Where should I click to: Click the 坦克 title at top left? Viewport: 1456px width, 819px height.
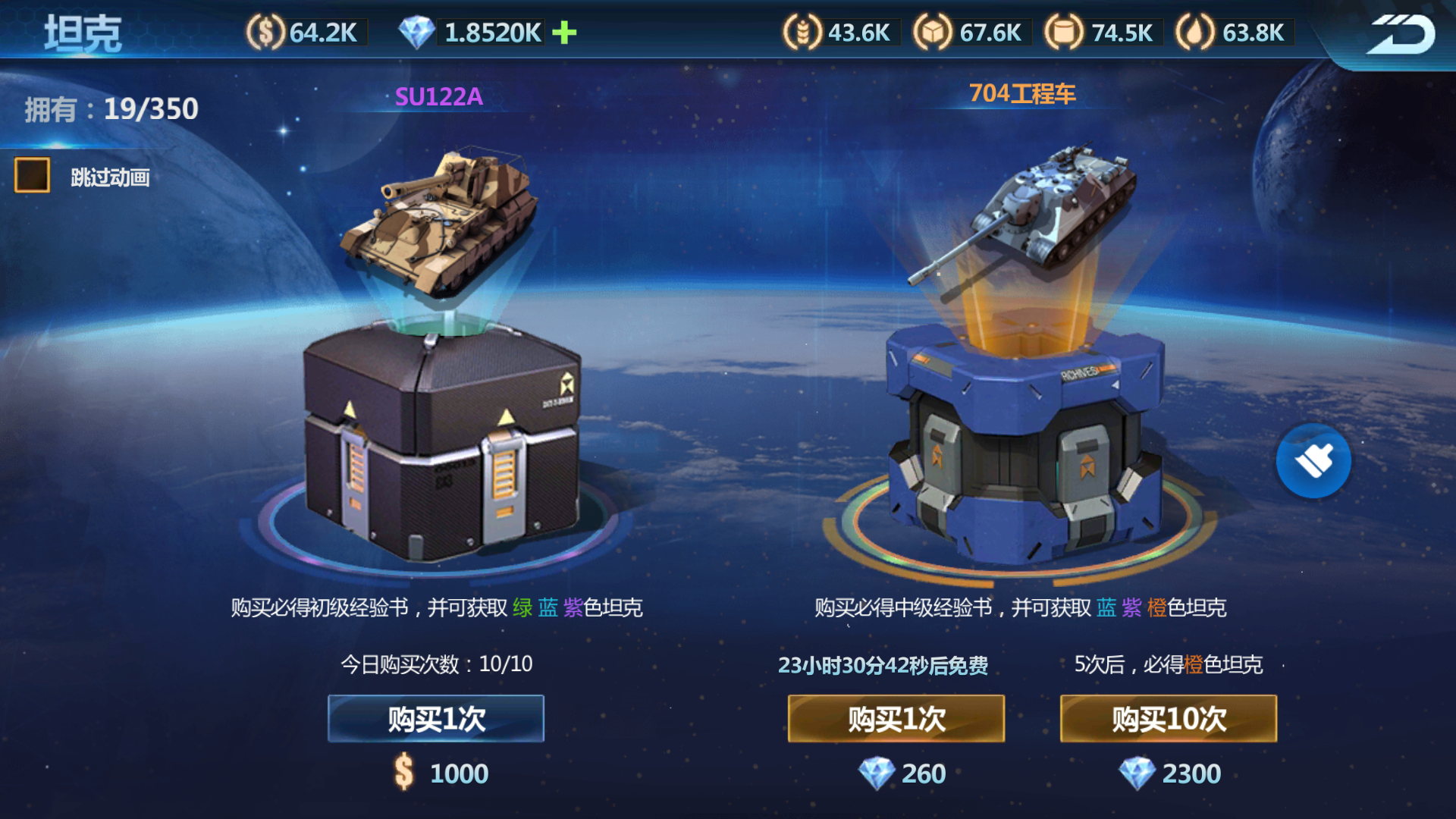pyautogui.click(x=83, y=32)
